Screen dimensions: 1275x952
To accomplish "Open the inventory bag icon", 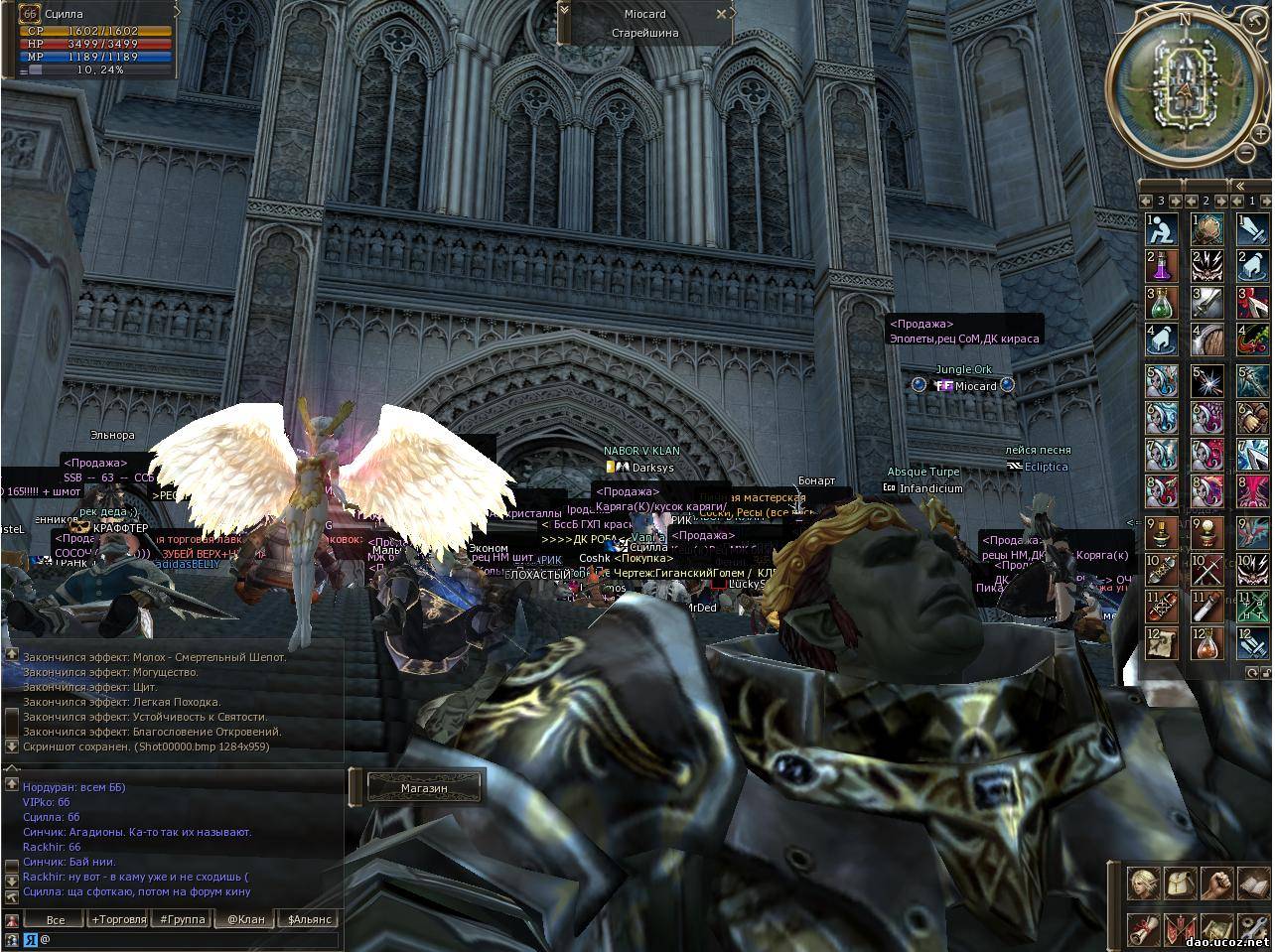I will (1180, 883).
